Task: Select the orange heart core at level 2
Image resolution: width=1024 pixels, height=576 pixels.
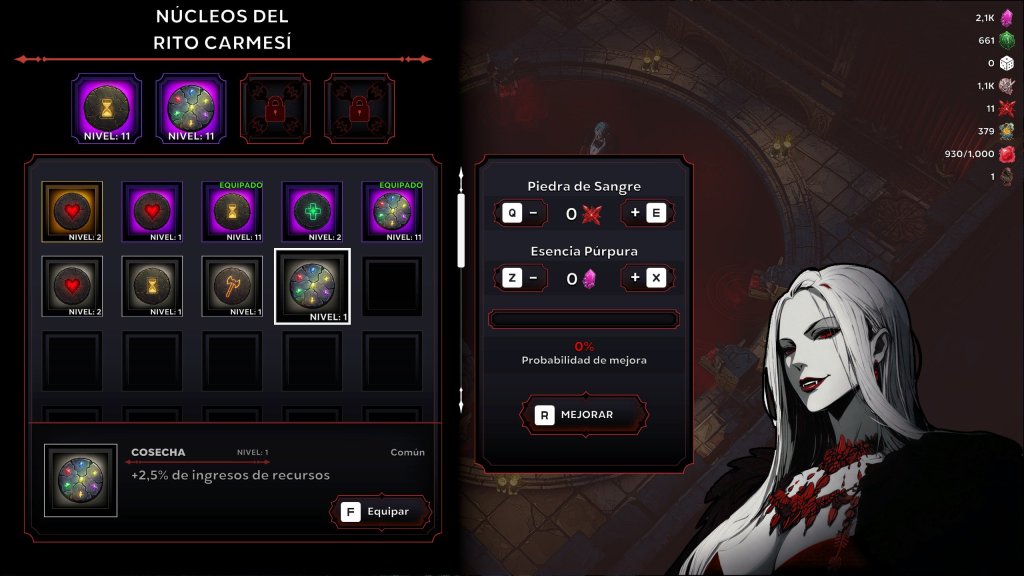Action: [72, 212]
